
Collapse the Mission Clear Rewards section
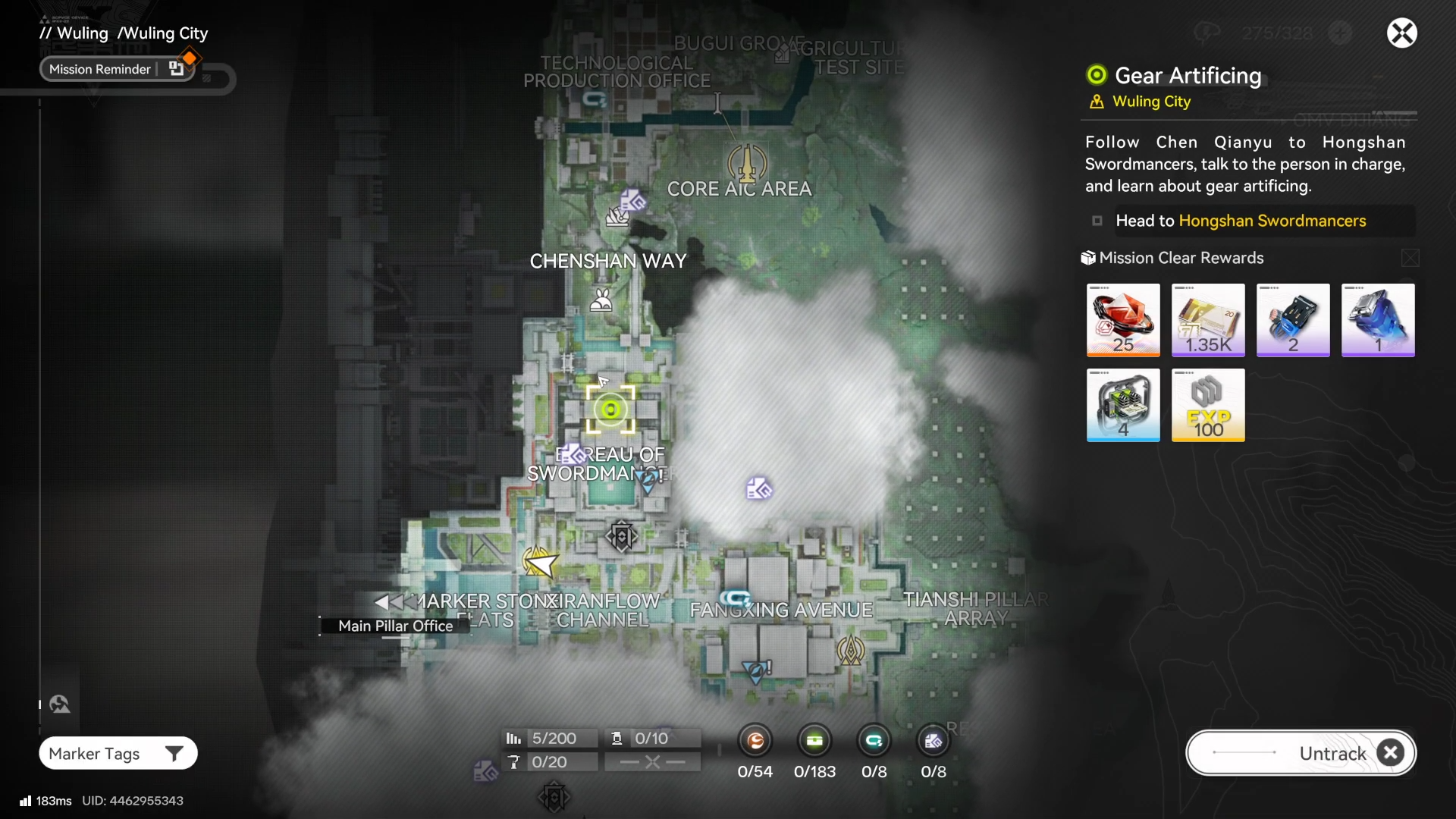click(1410, 259)
